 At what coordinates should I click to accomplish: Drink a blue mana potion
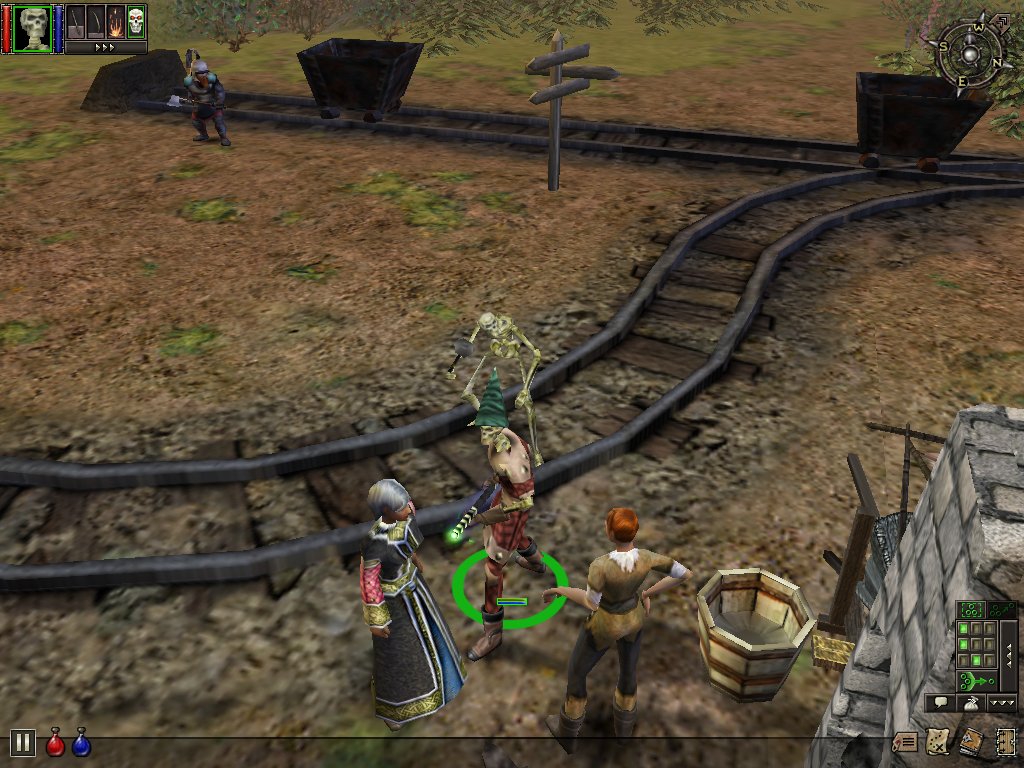click(x=81, y=742)
